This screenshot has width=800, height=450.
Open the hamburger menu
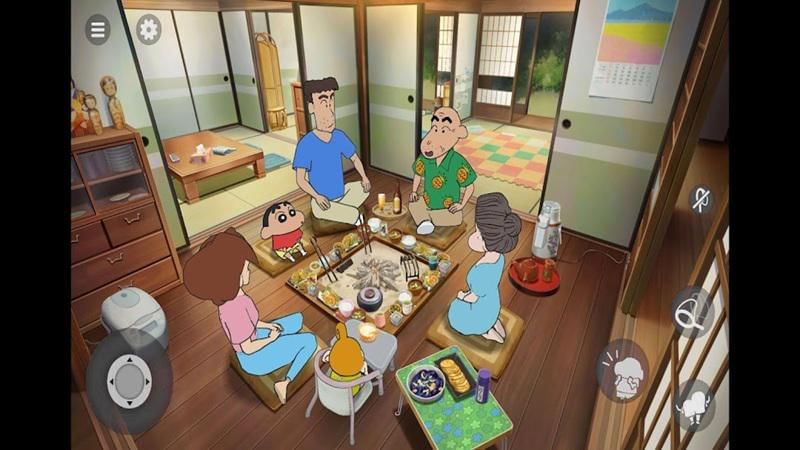[x=97, y=29]
